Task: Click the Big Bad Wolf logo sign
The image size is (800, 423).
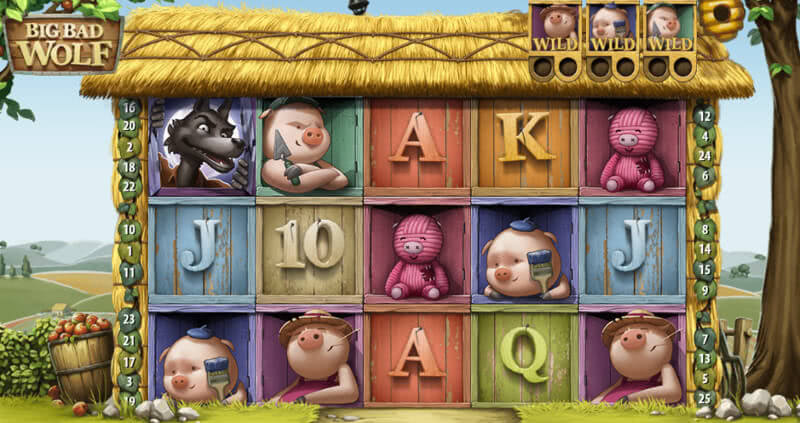Action: click(x=63, y=42)
